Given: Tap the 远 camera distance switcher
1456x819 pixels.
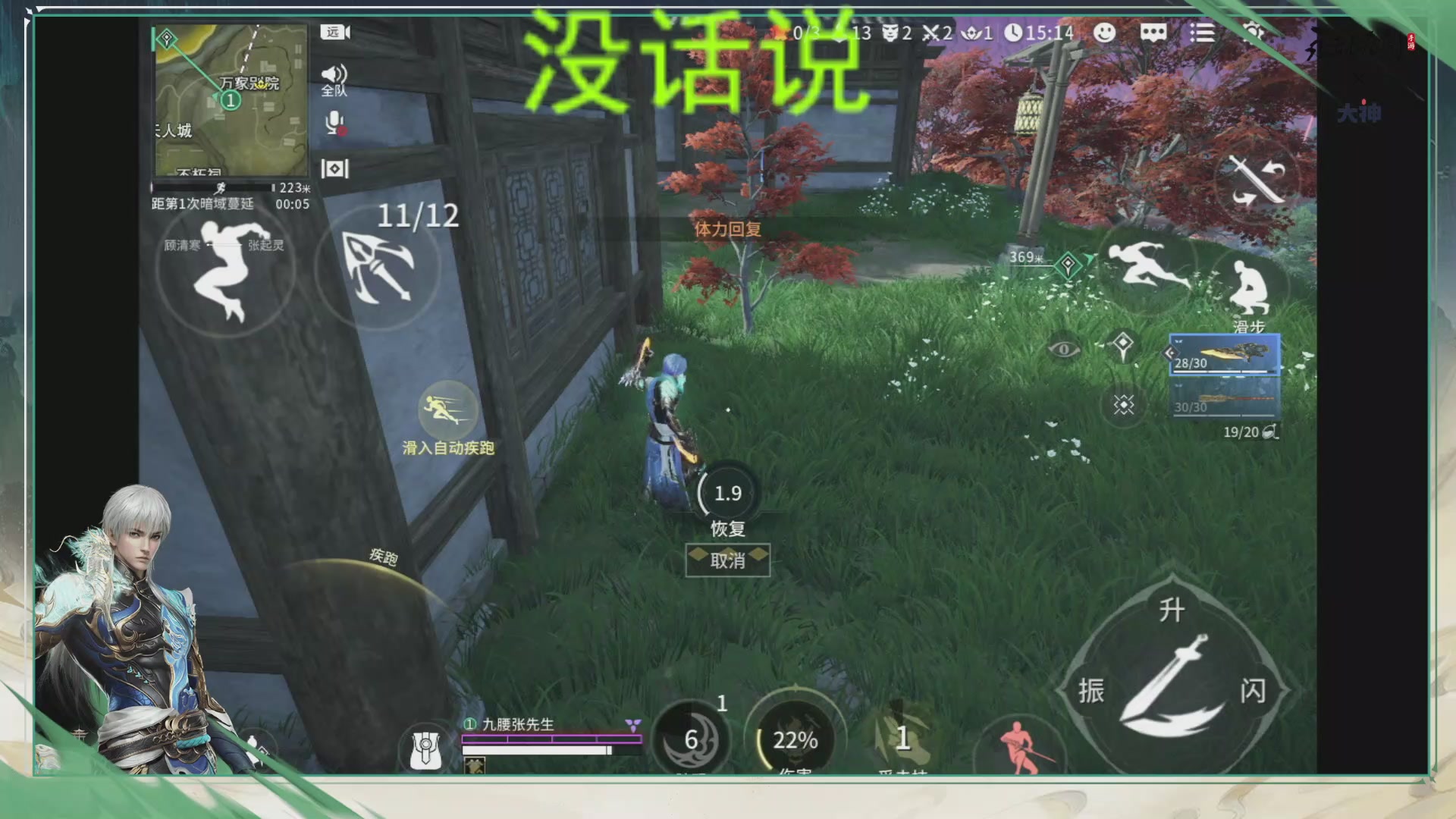Looking at the screenshot, I should tap(335, 33).
